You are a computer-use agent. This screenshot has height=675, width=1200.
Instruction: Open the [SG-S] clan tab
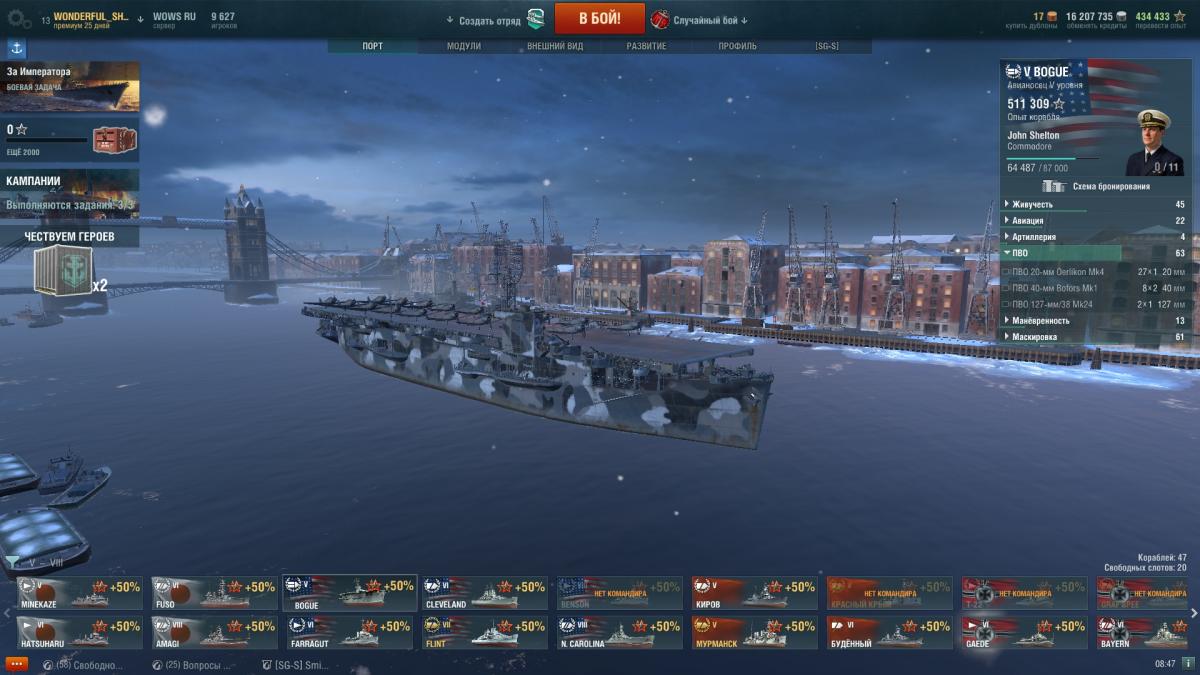pyautogui.click(x=826, y=46)
